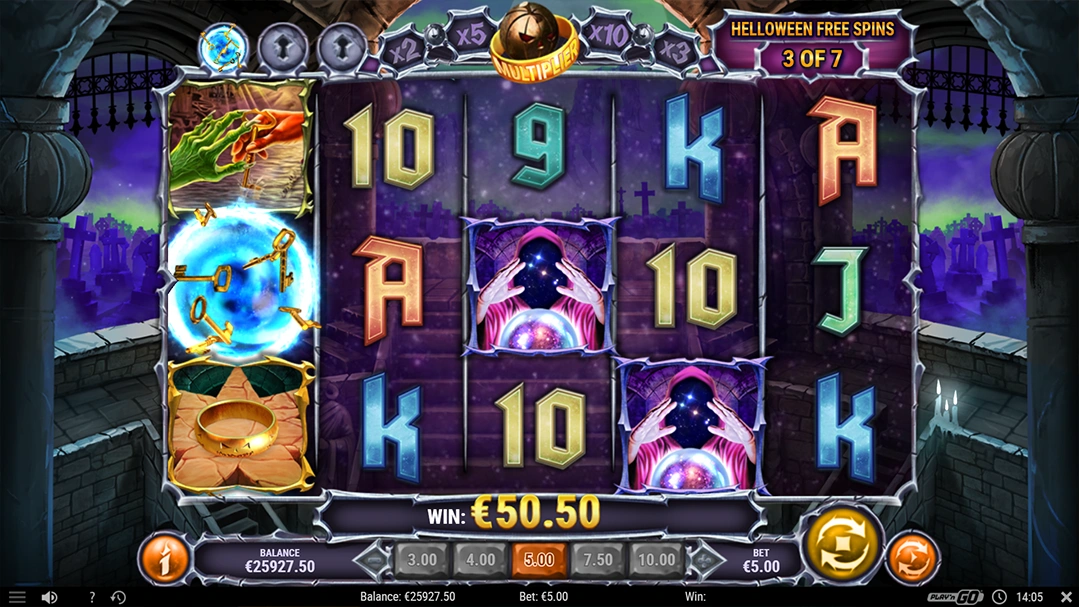Activate the orange auto-play button
This screenshot has width=1079, height=607.
912,558
